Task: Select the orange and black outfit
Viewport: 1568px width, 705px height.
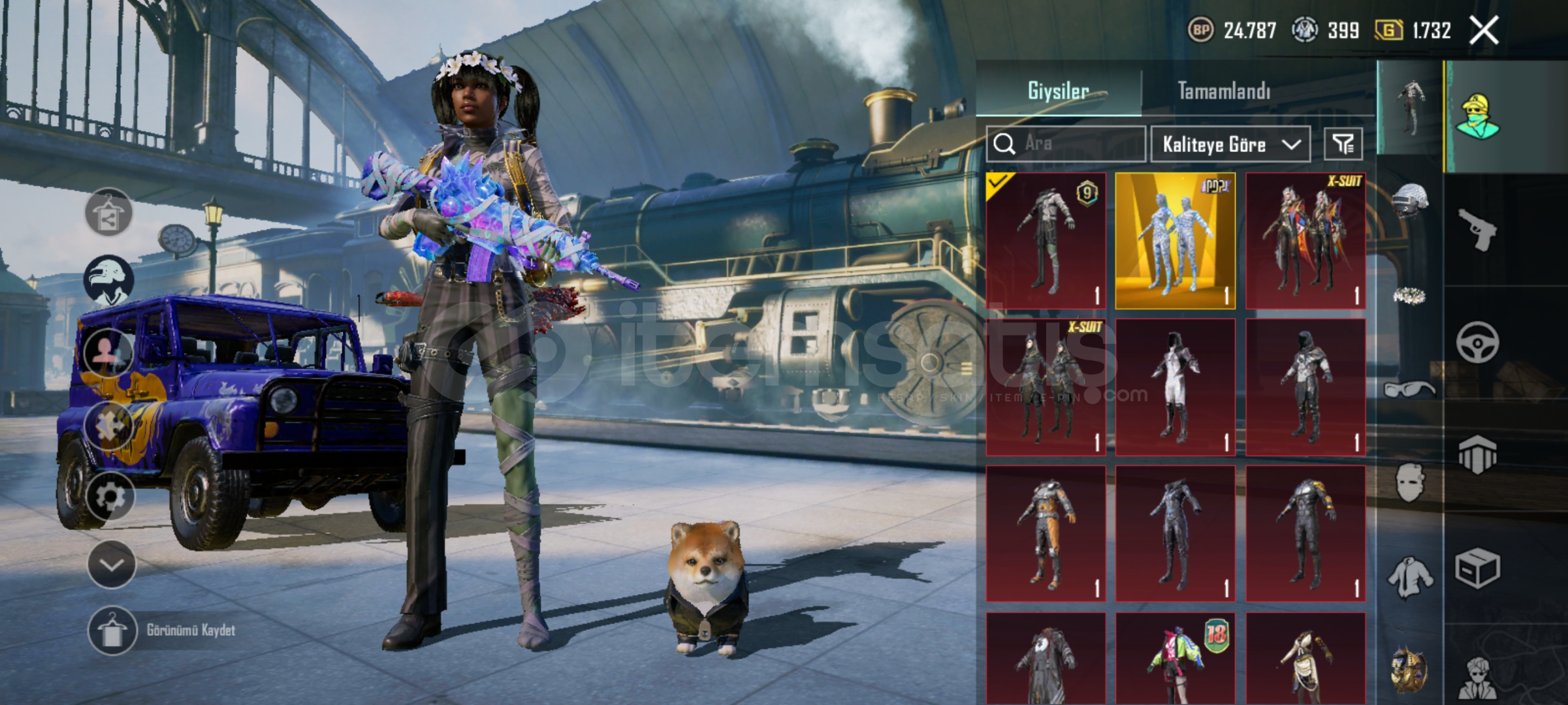Action: 1046,534
